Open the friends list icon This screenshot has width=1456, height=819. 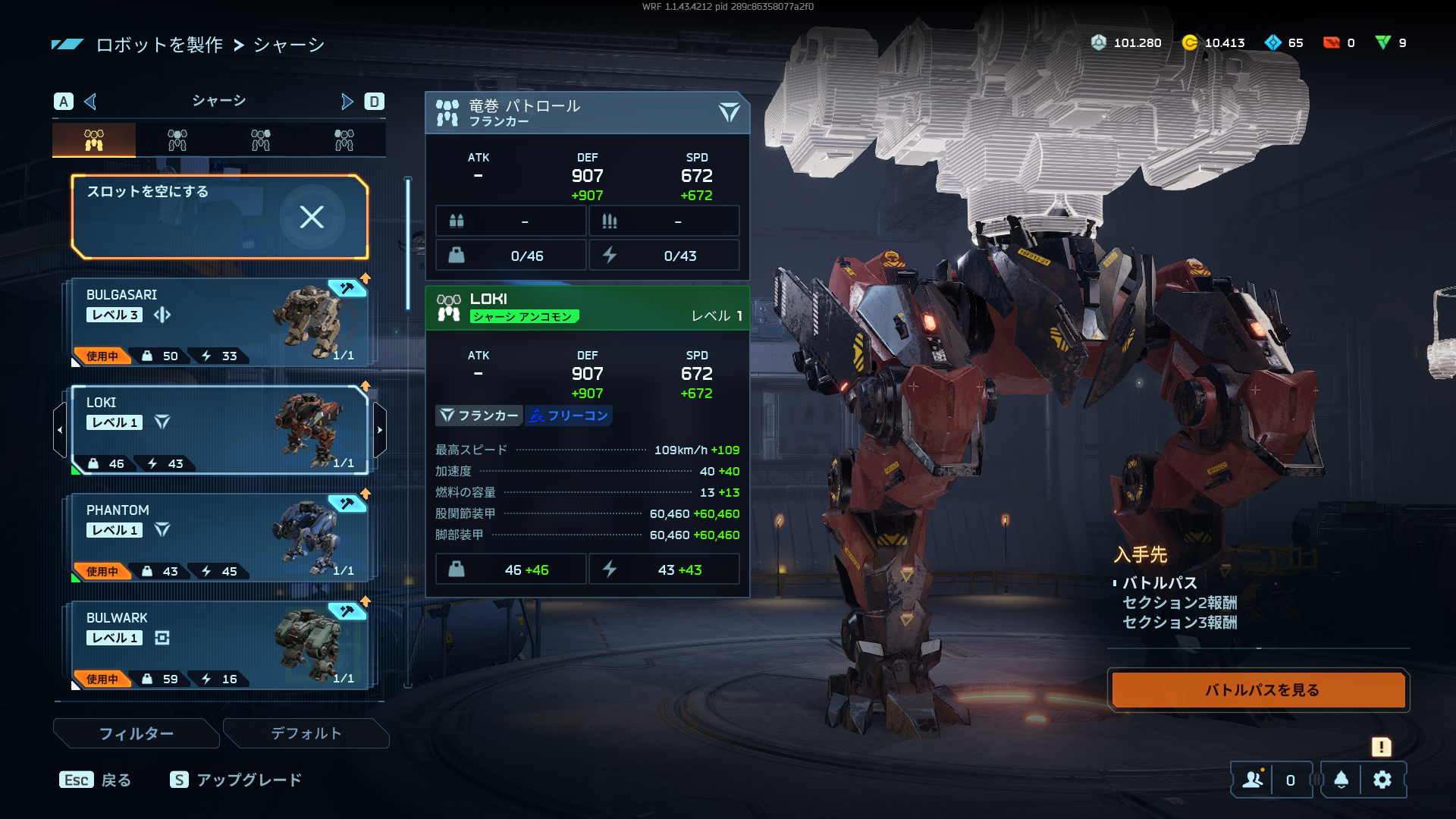click(x=1253, y=780)
